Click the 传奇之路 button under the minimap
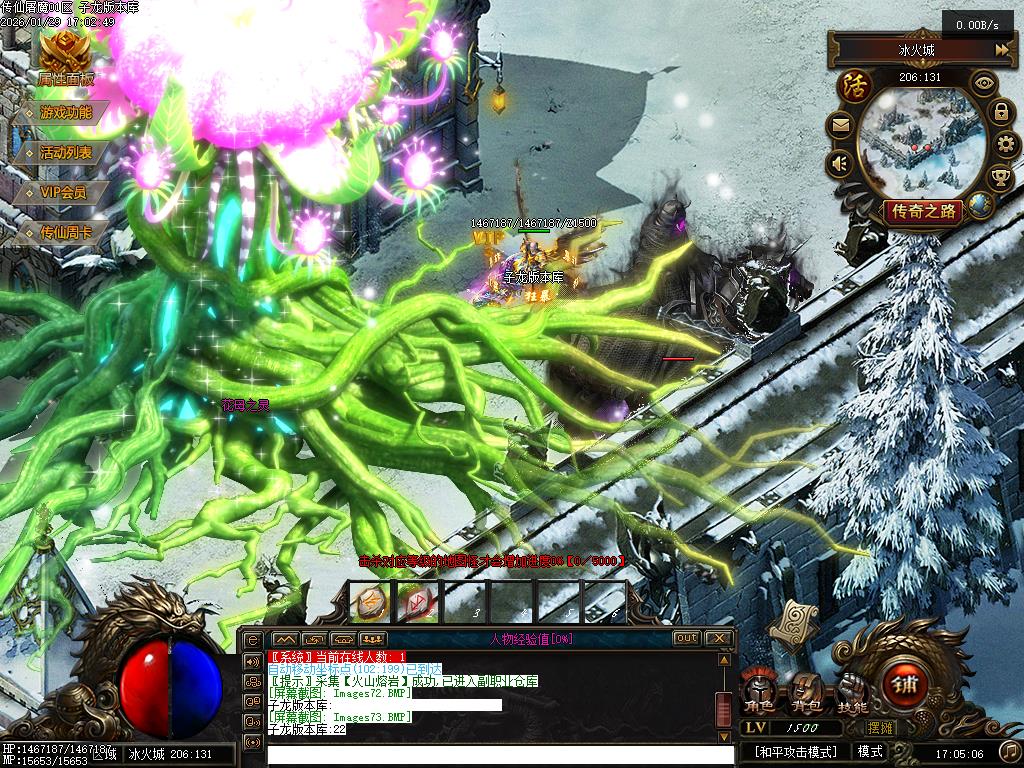 point(922,211)
